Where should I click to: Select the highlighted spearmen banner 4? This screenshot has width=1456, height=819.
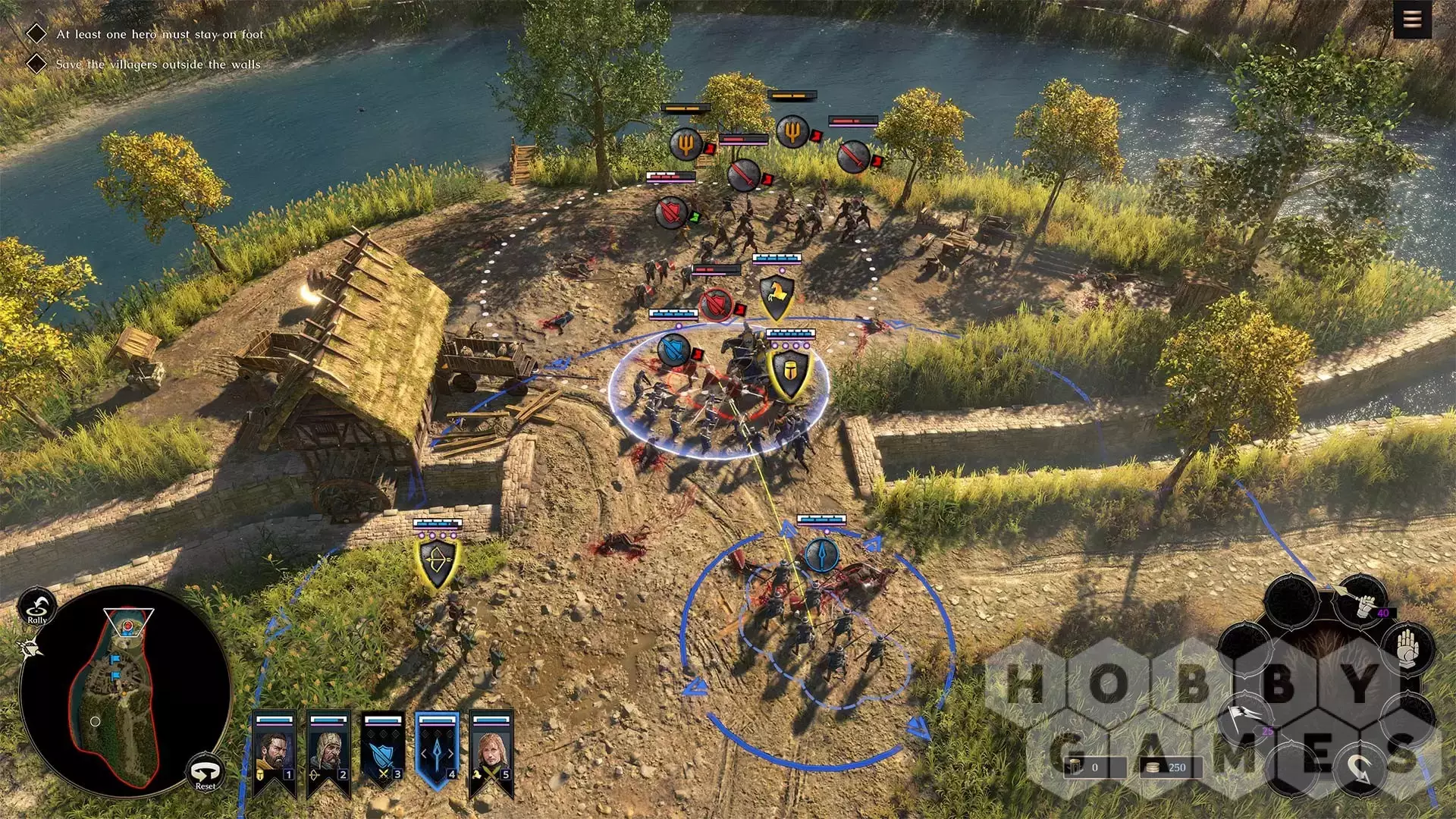tap(437, 751)
